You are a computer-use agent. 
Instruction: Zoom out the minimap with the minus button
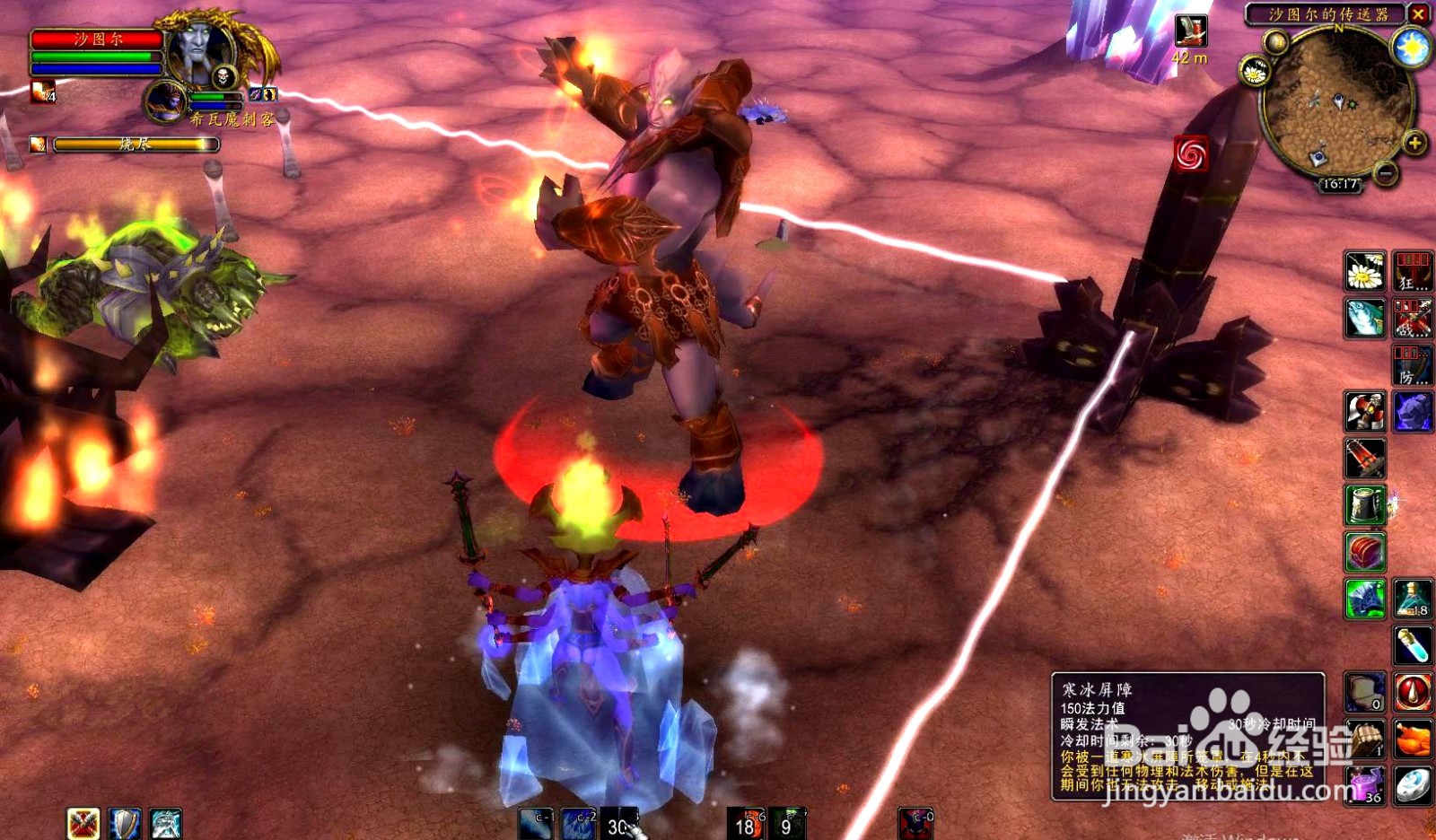[1386, 173]
